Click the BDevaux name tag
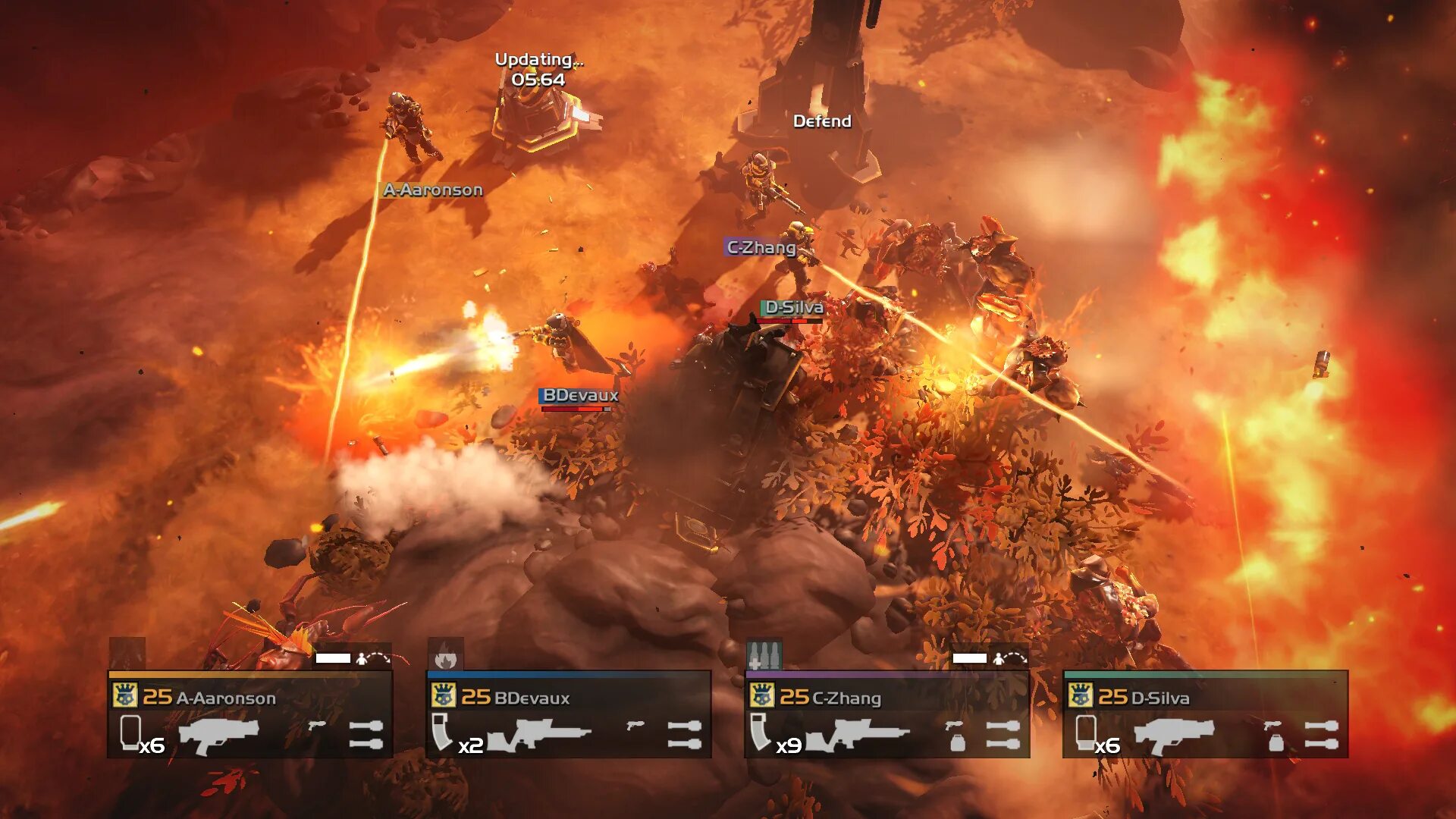 pyautogui.click(x=580, y=395)
